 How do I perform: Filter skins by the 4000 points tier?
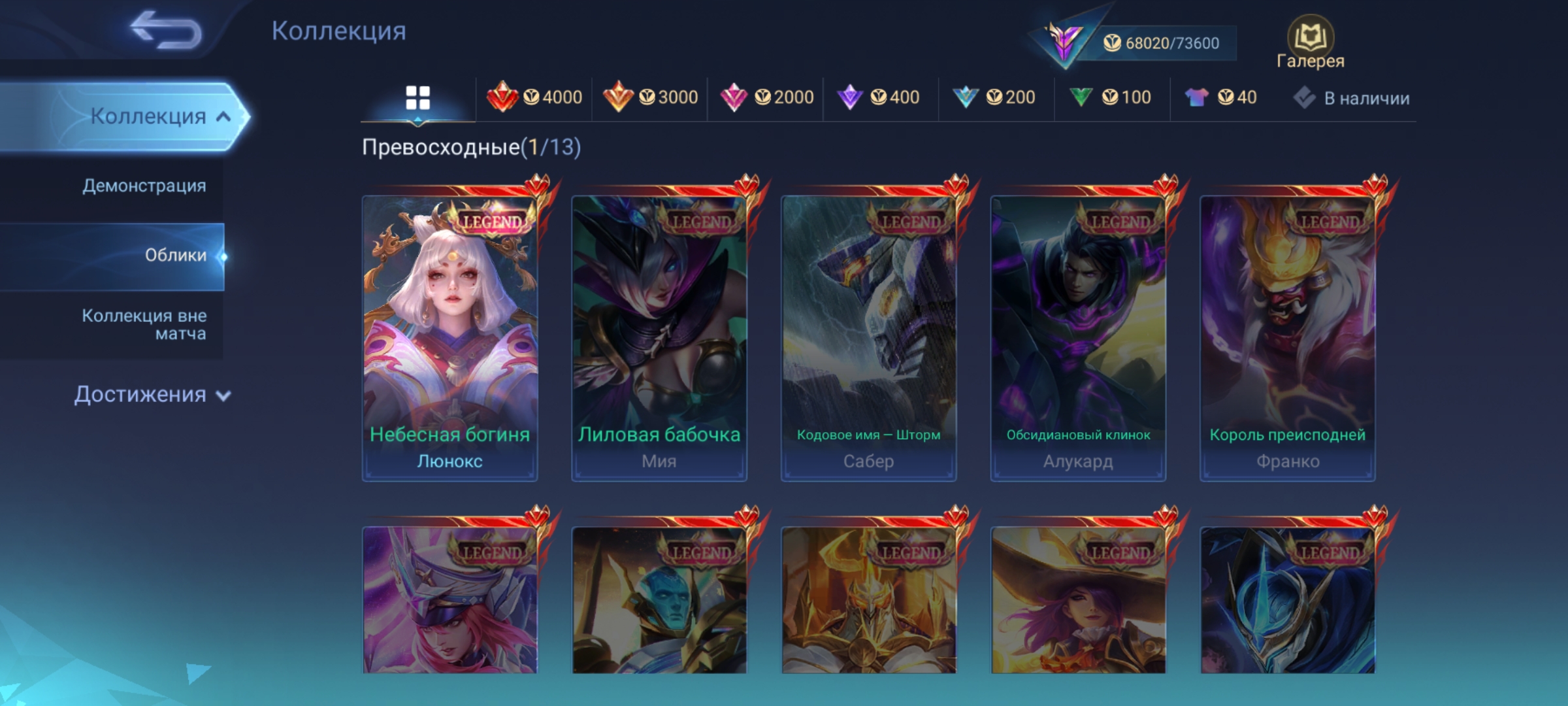click(534, 97)
